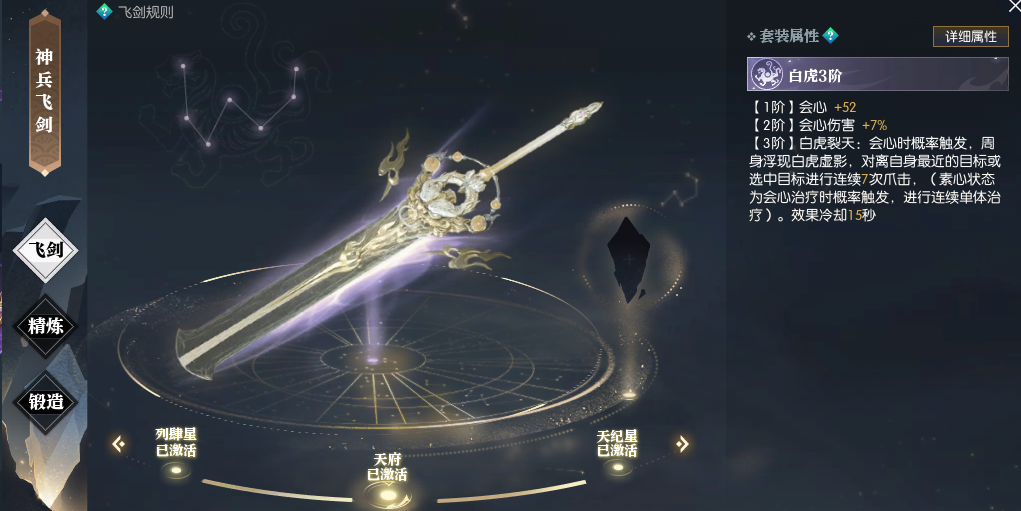Select the 列肆星 star node
Image resolution: width=1021 pixels, height=511 pixels.
176,468
